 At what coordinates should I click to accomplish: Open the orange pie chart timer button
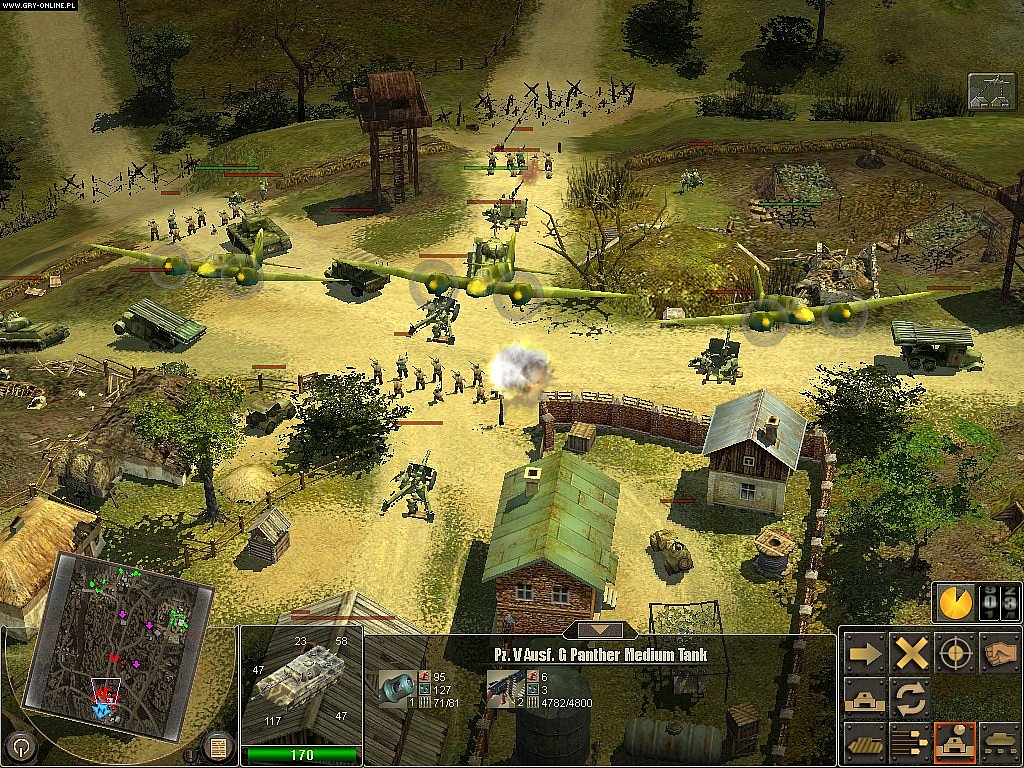954,602
